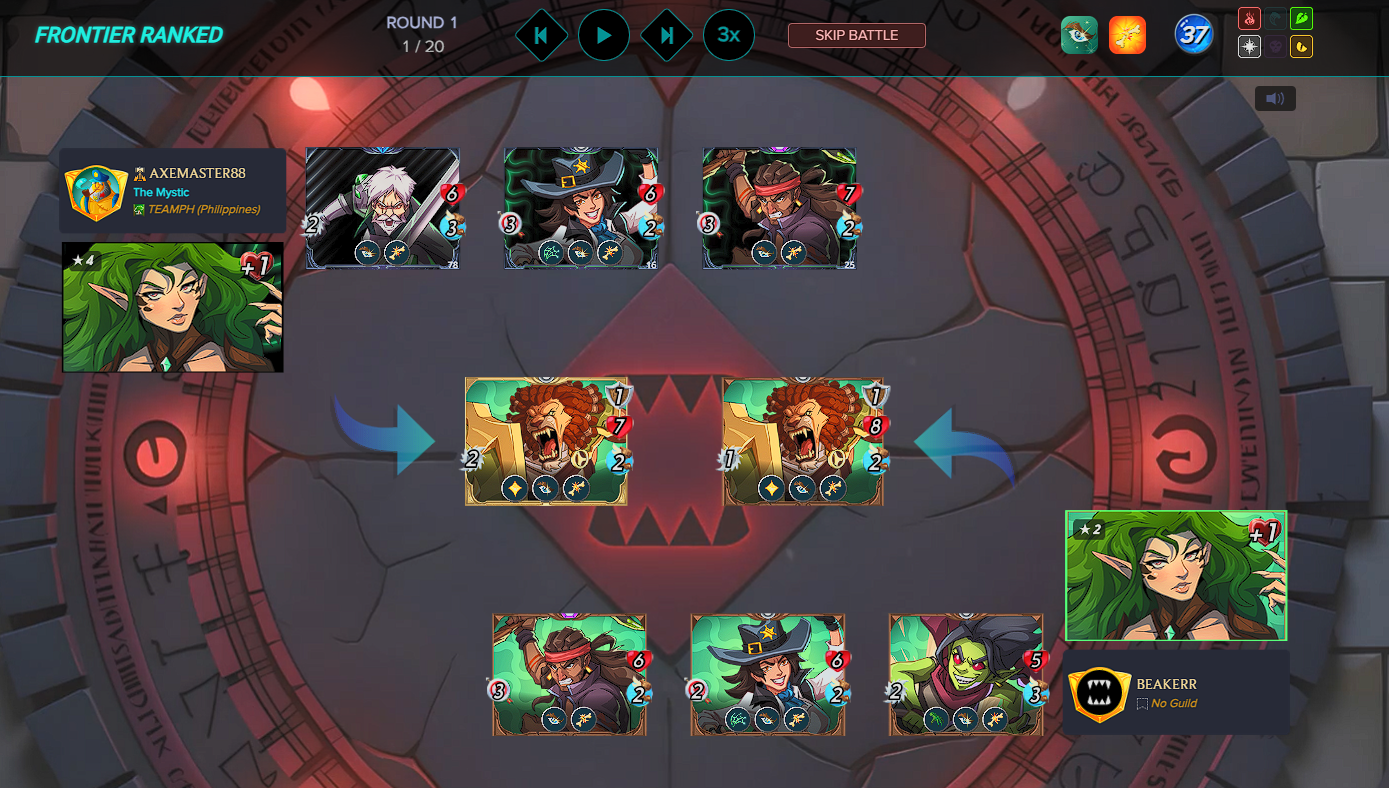View BEAKERR player profile panel

coord(1175,692)
